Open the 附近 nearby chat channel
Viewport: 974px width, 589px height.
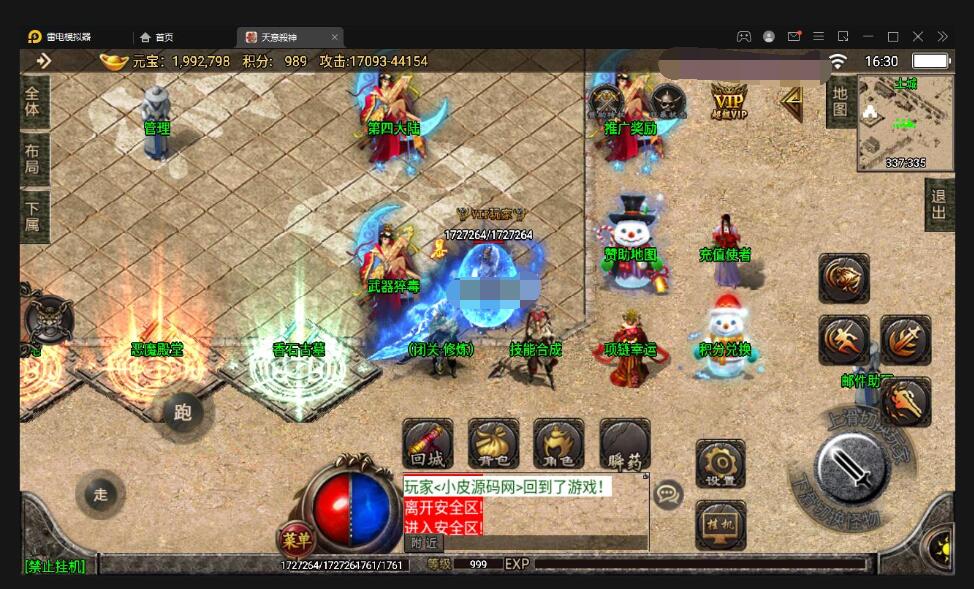[x=423, y=543]
